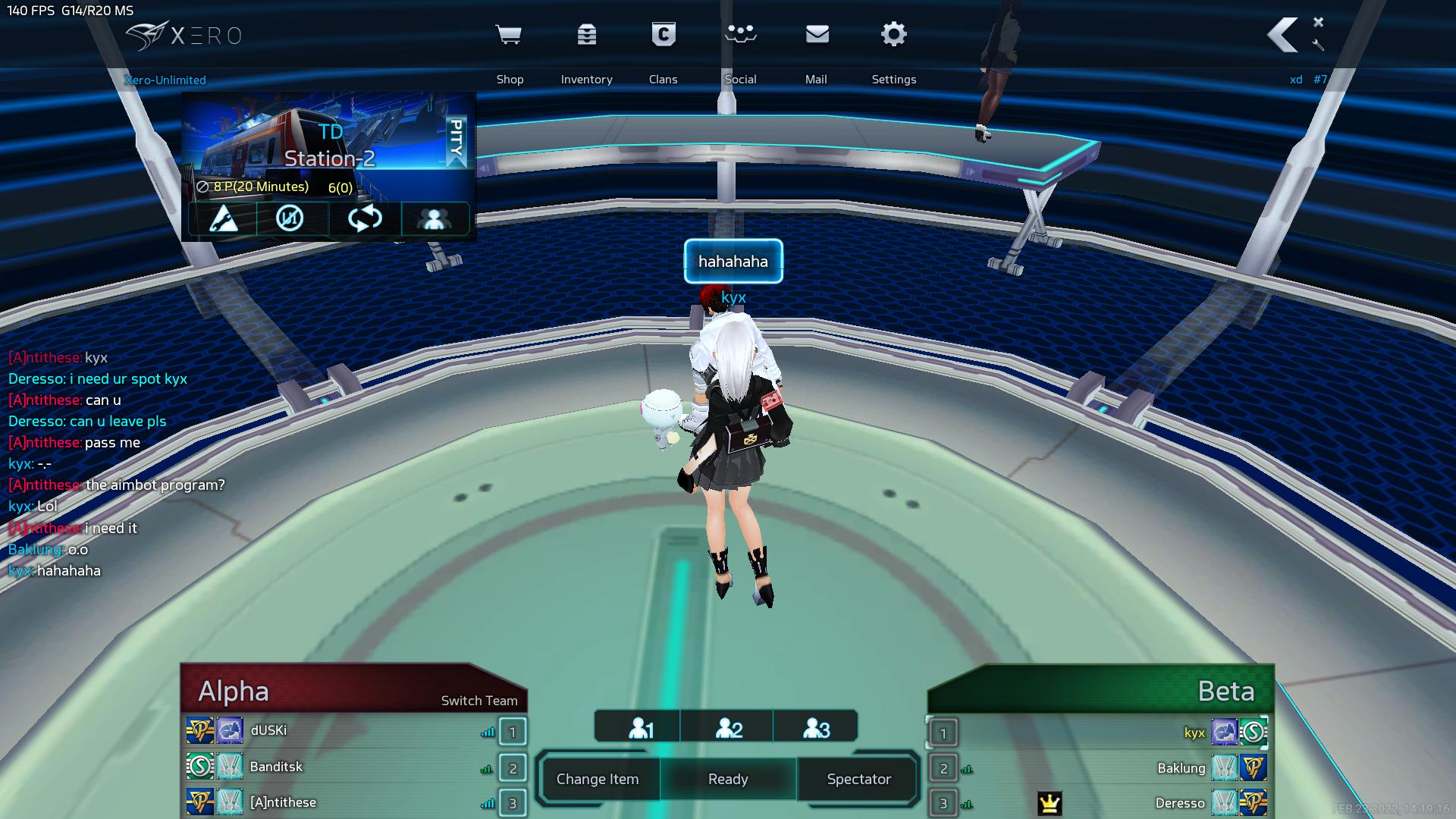Click the Station-2 room info thumbnail

(328, 144)
